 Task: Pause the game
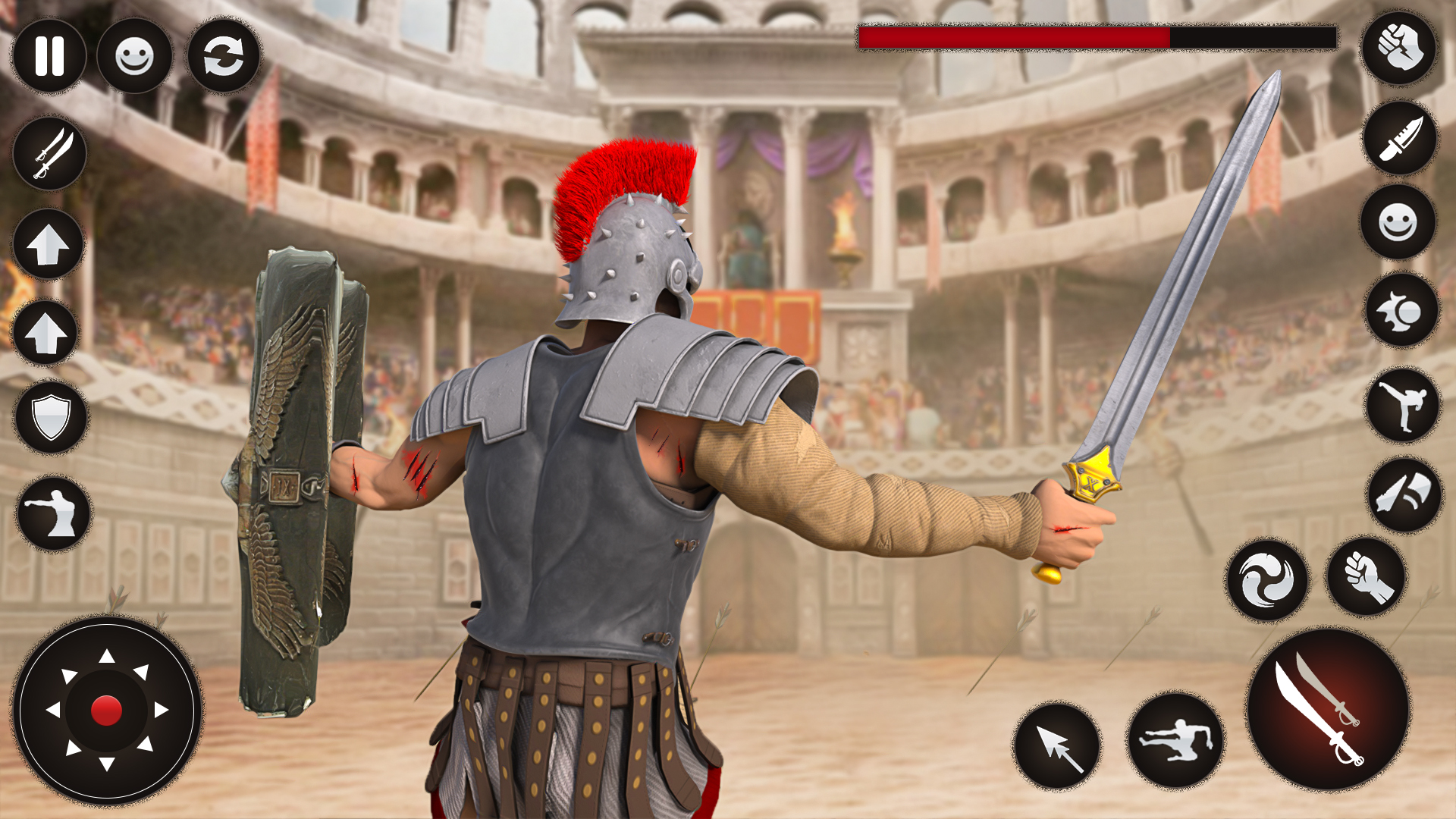[x=49, y=57]
